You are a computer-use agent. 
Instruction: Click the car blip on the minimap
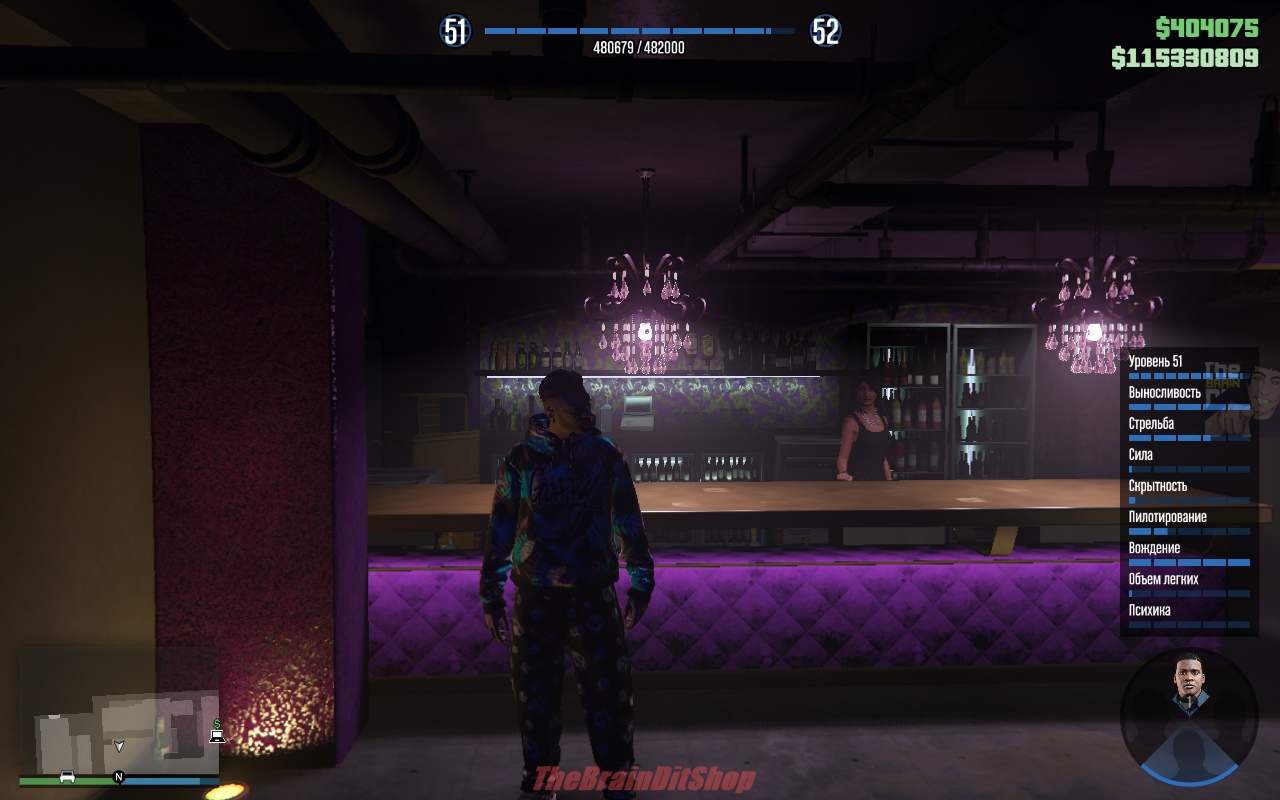click(x=67, y=776)
